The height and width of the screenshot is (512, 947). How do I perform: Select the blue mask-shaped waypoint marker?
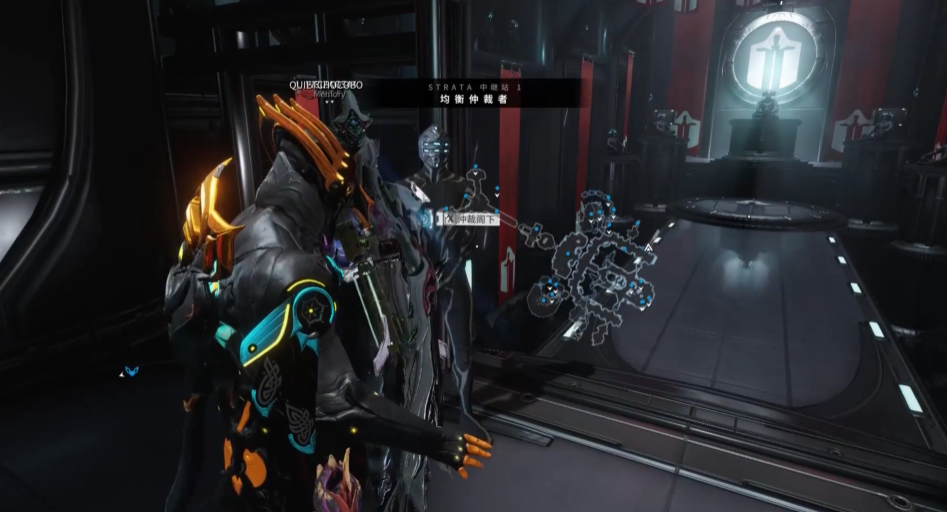tap(131, 371)
